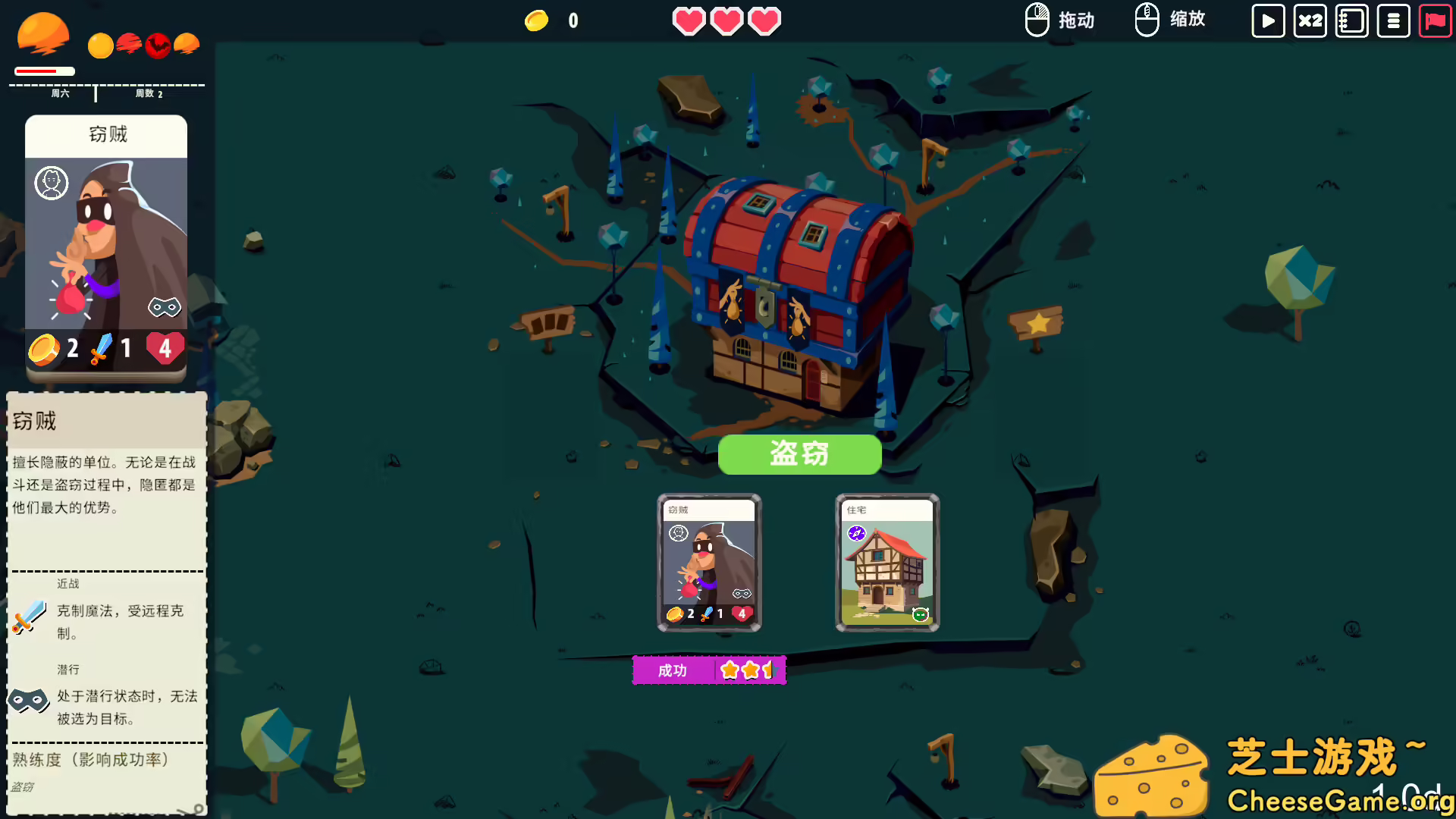Expand the 近战 combat info section
1456x819 pixels.
(67, 584)
